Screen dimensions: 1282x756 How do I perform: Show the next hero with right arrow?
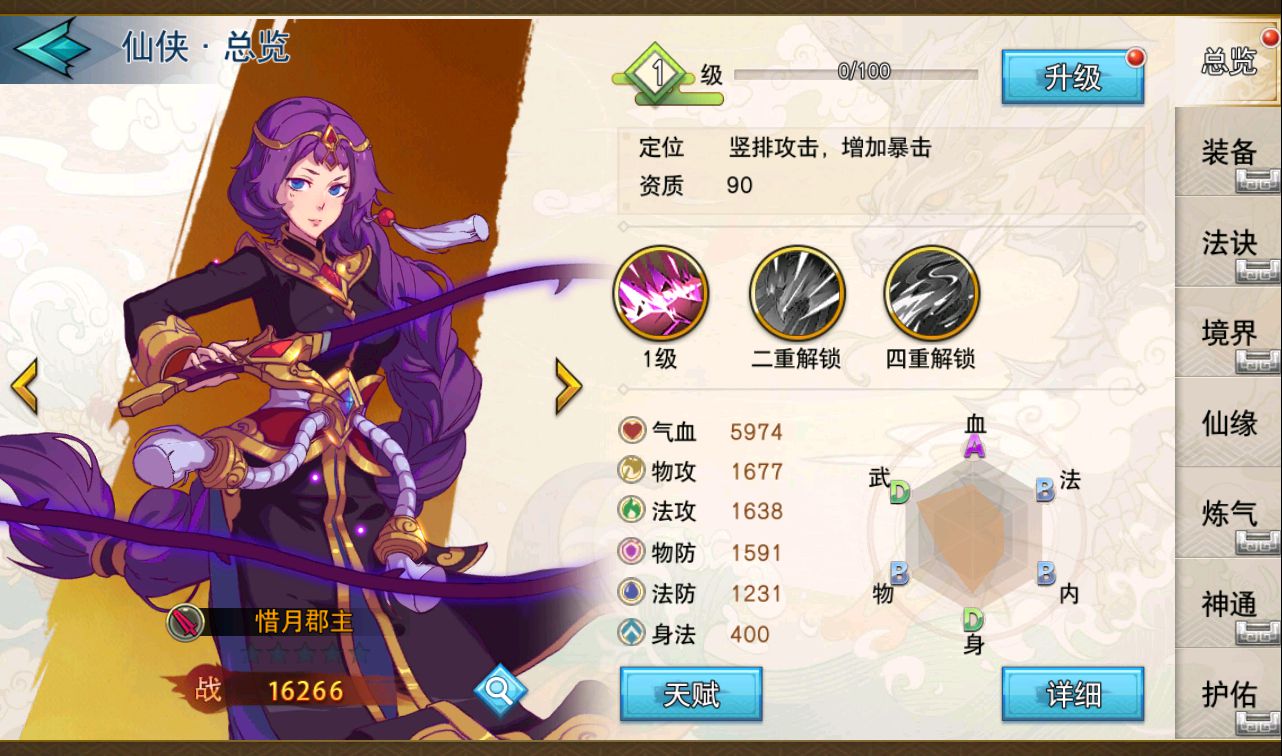568,386
